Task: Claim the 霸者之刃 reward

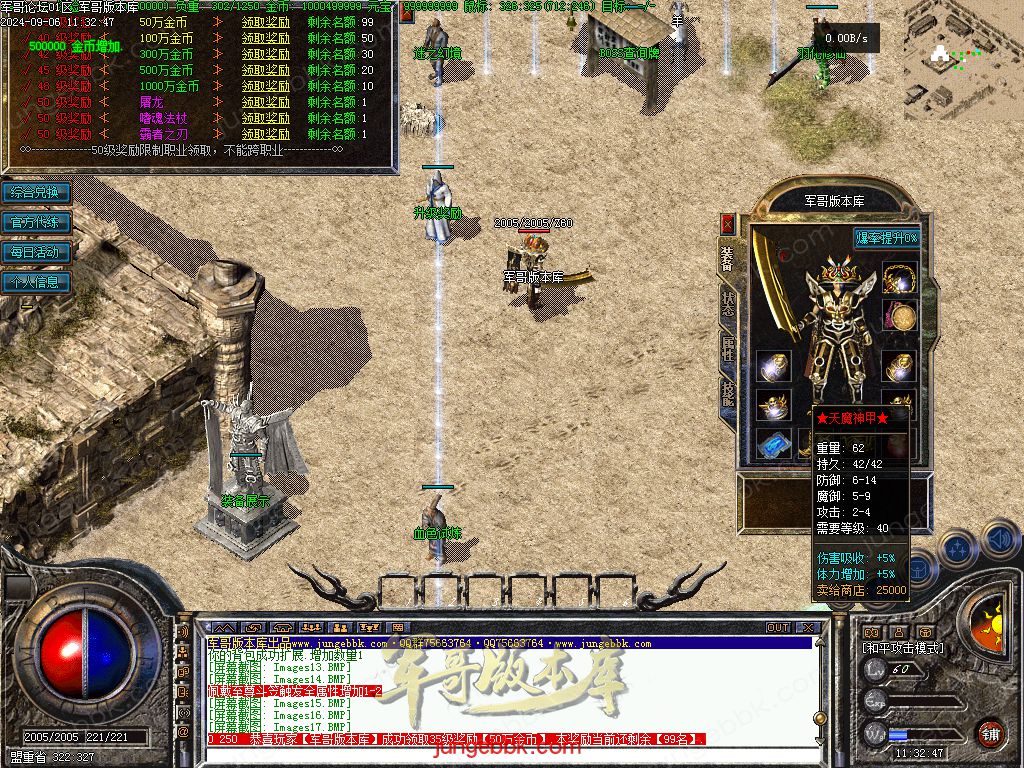Action: [x=266, y=134]
